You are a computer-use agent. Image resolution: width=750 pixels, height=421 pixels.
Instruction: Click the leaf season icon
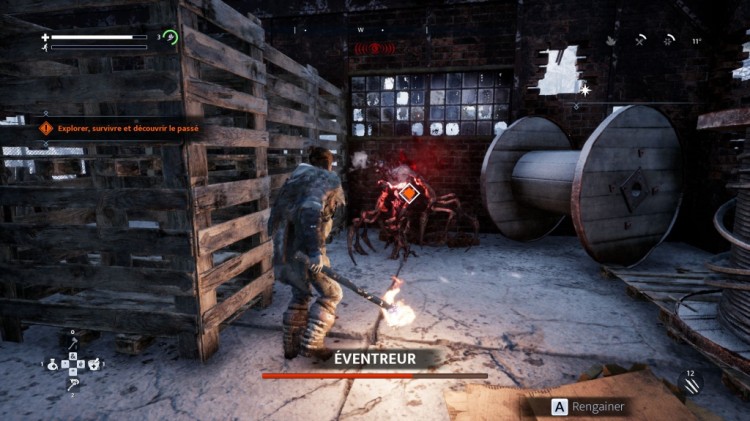(610, 41)
